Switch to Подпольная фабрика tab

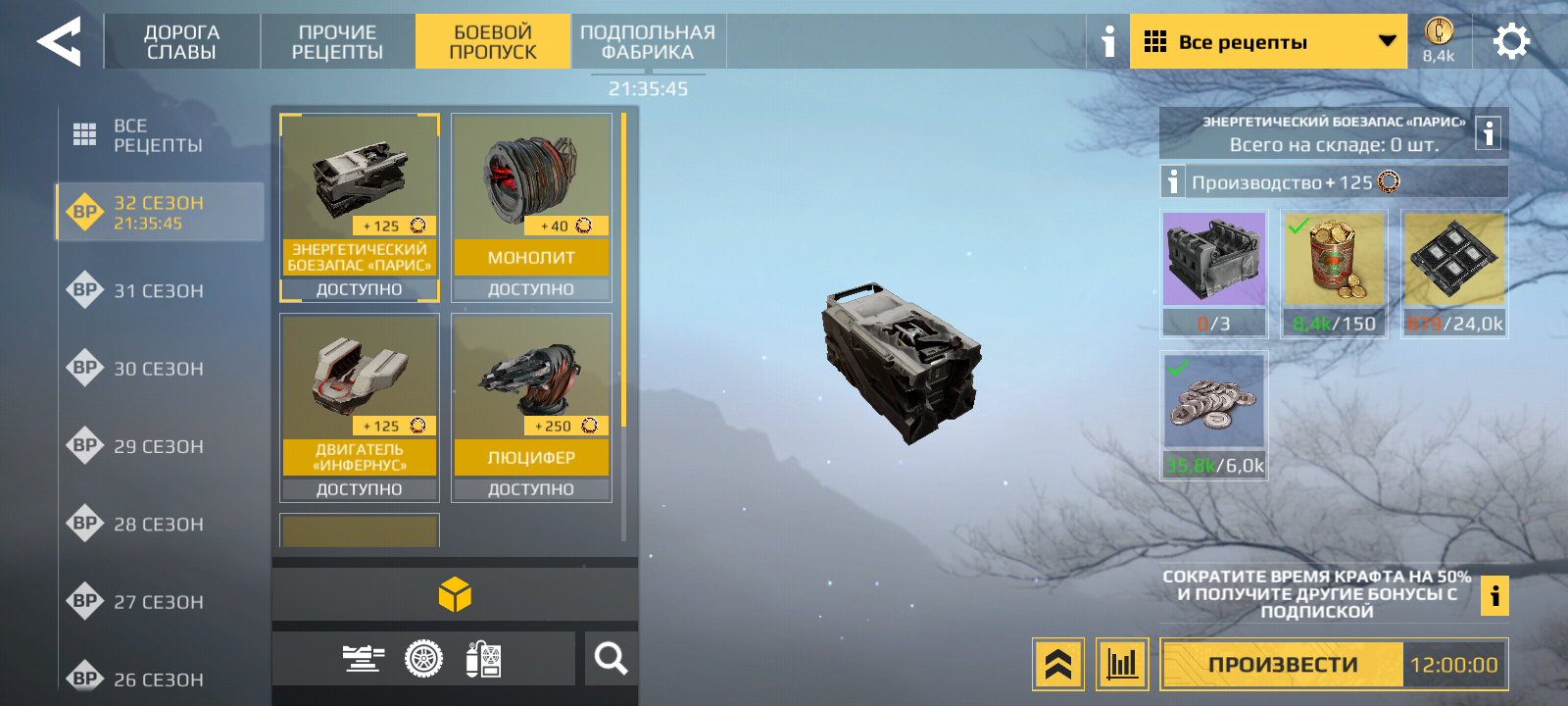click(648, 42)
